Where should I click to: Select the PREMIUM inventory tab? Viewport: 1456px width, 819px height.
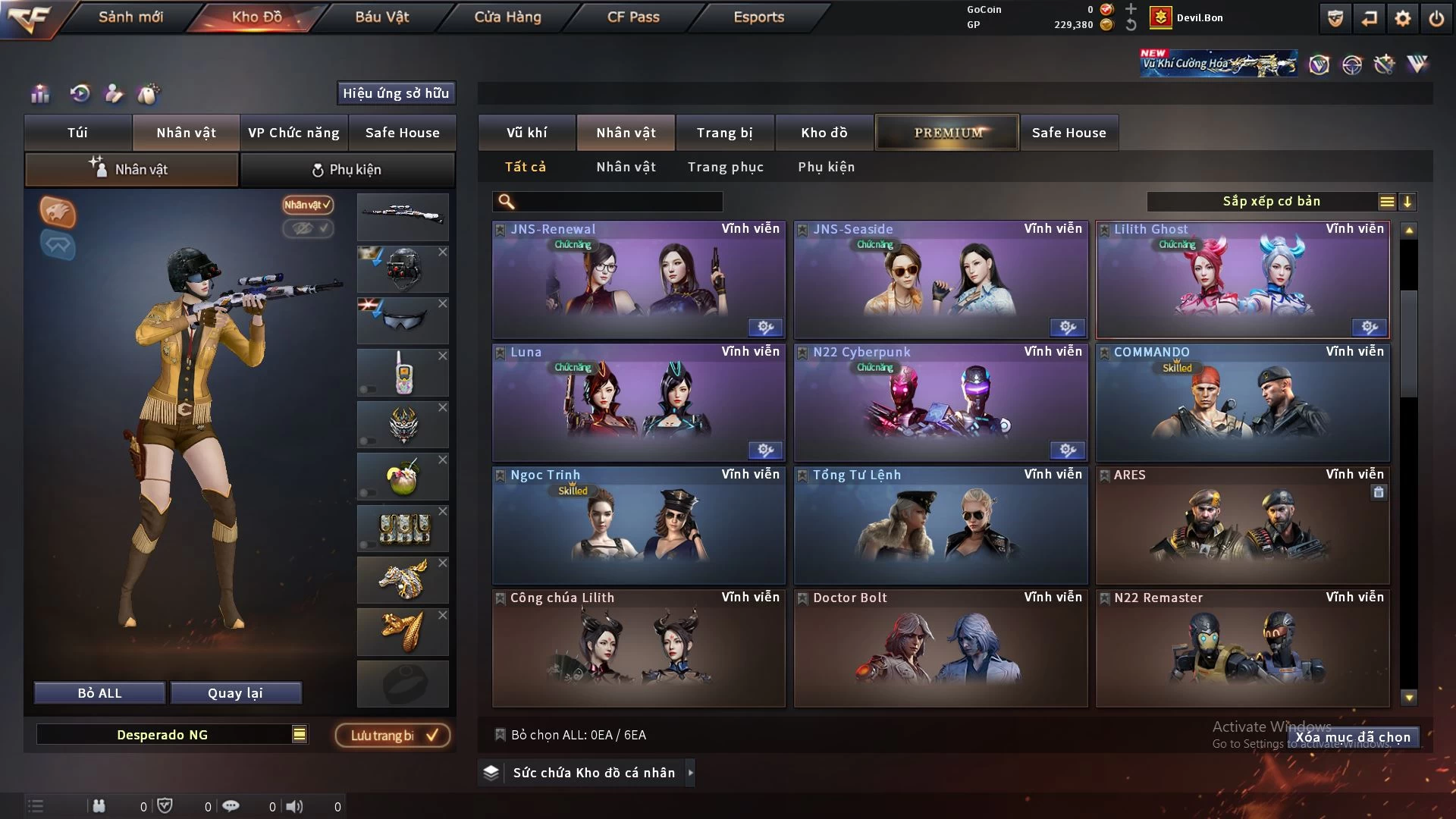pyautogui.click(x=947, y=133)
